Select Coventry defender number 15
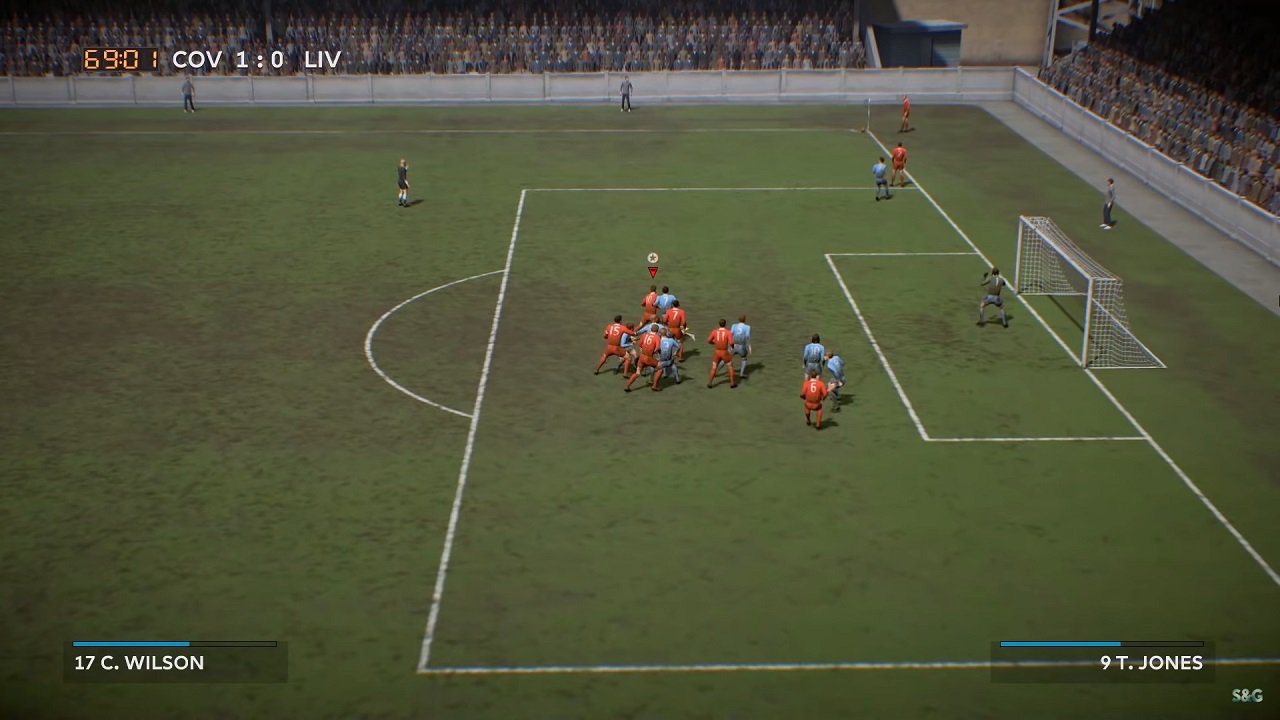Image resolution: width=1280 pixels, height=720 pixels. [x=616, y=331]
